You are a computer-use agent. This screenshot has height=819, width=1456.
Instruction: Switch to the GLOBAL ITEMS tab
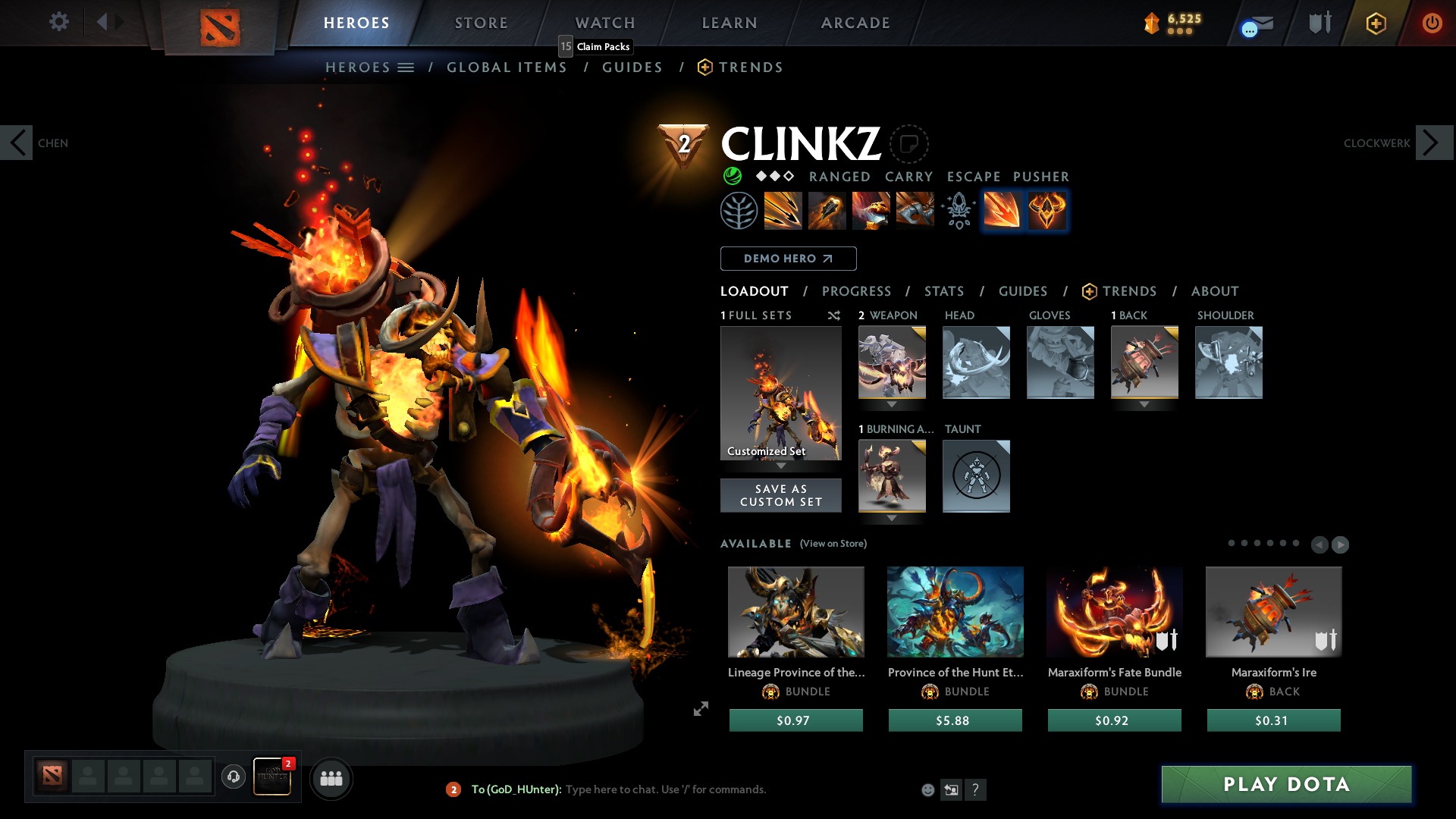pyautogui.click(x=507, y=67)
